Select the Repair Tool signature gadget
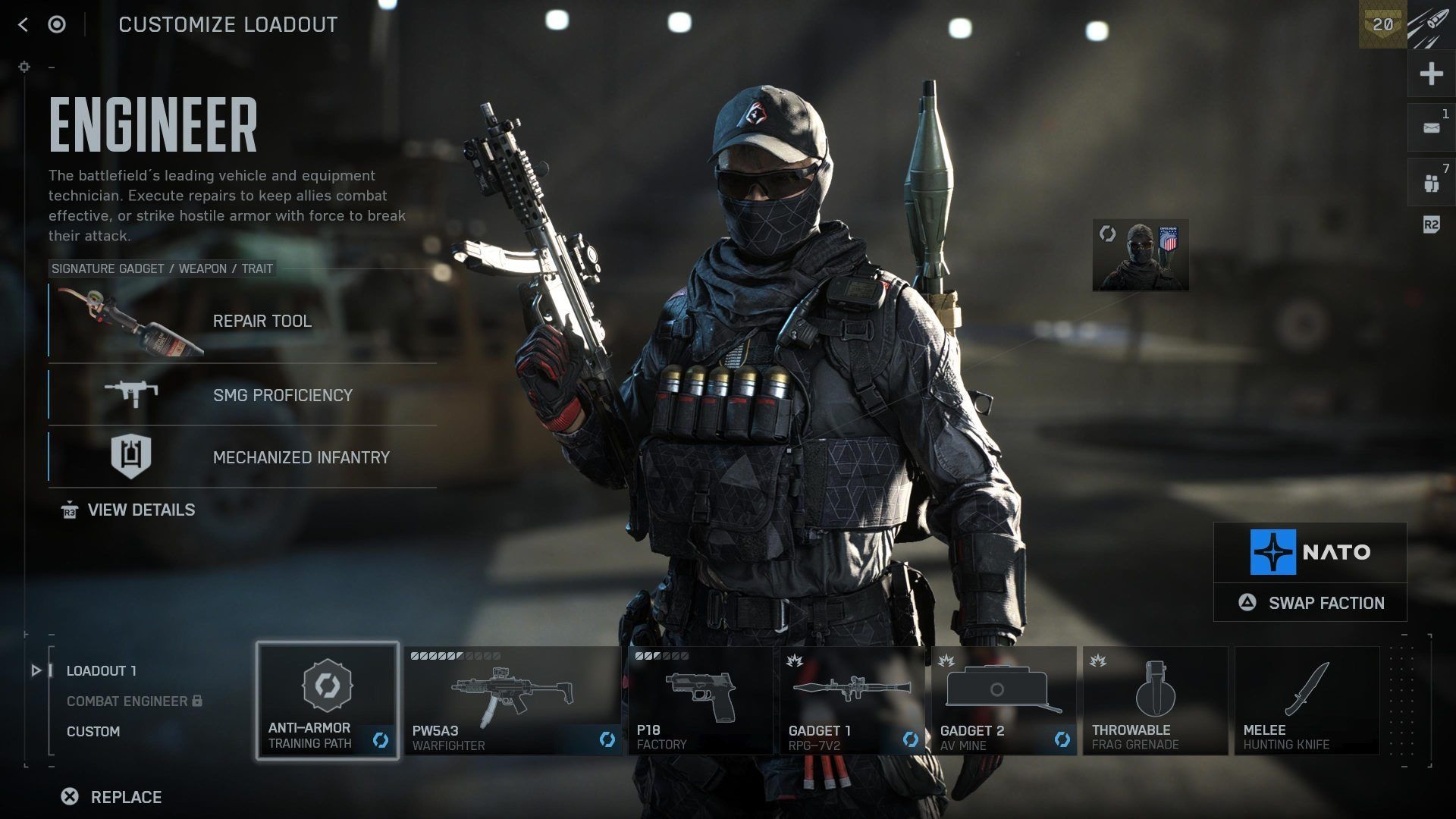The height and width of the screenshot is (819, 1456). 243,321
